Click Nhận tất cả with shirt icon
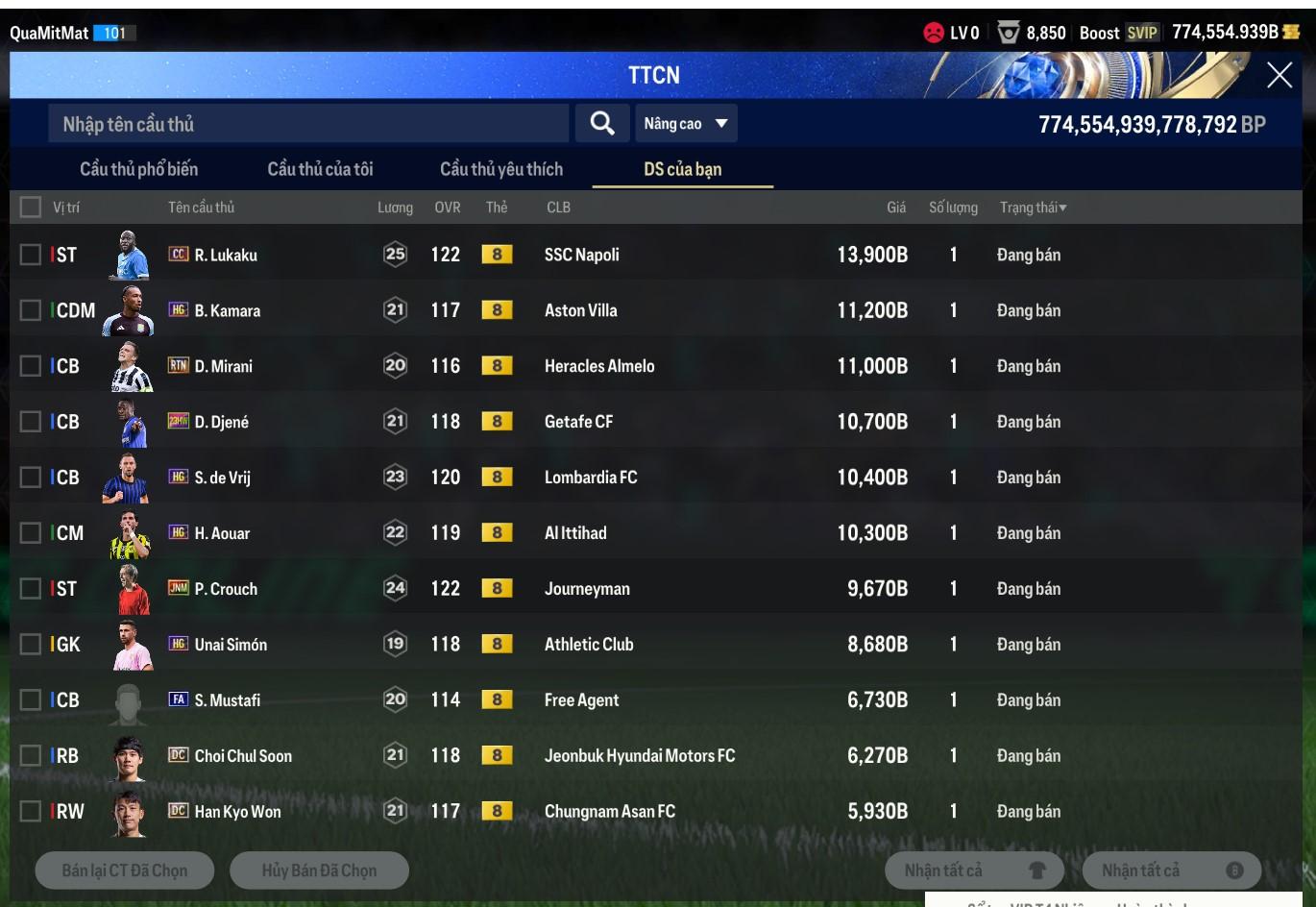1316x907 pixels. [975, 870]
